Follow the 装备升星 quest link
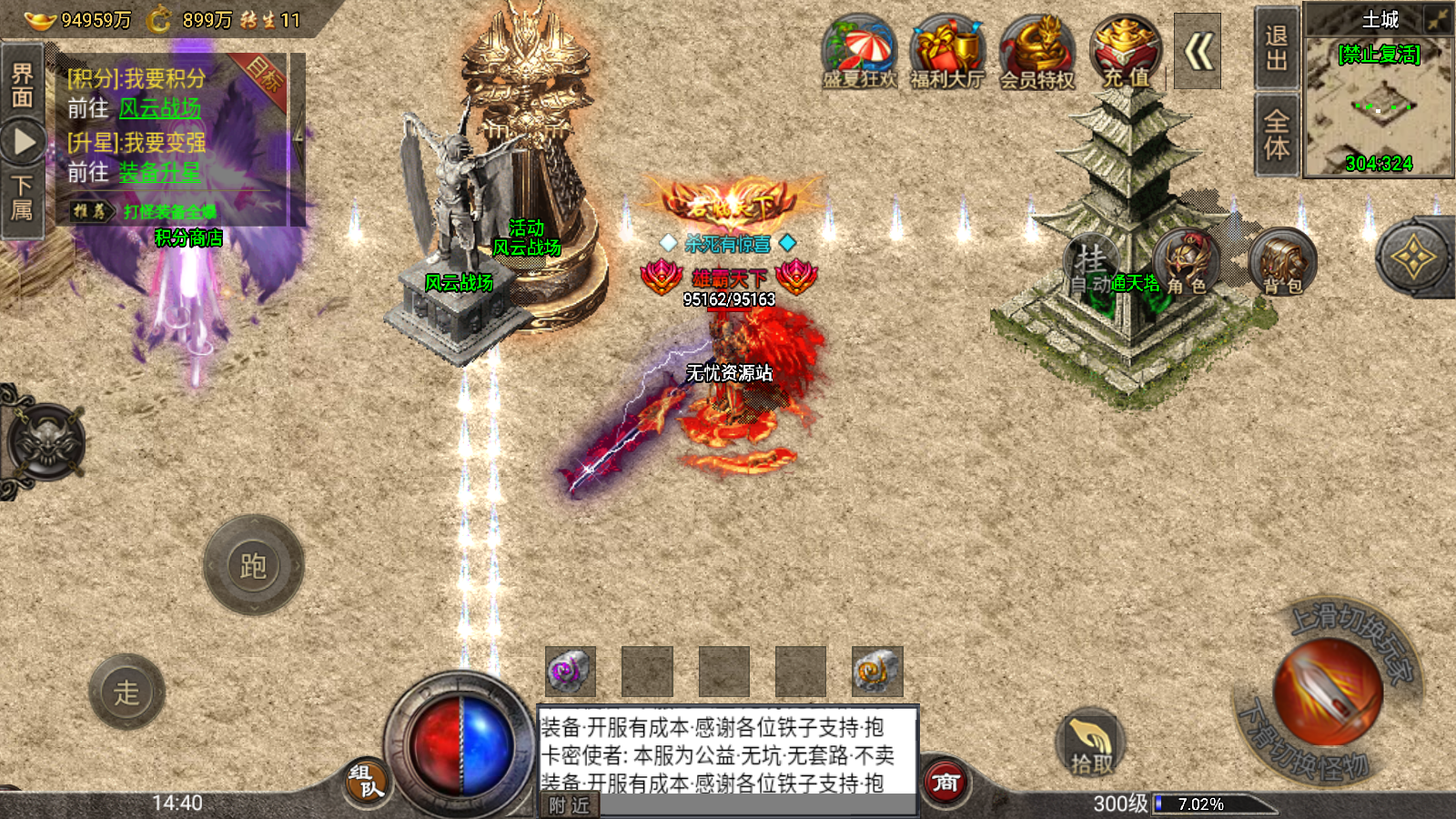This screenshot has width=1456, height=819. click(x=160, y=172)
